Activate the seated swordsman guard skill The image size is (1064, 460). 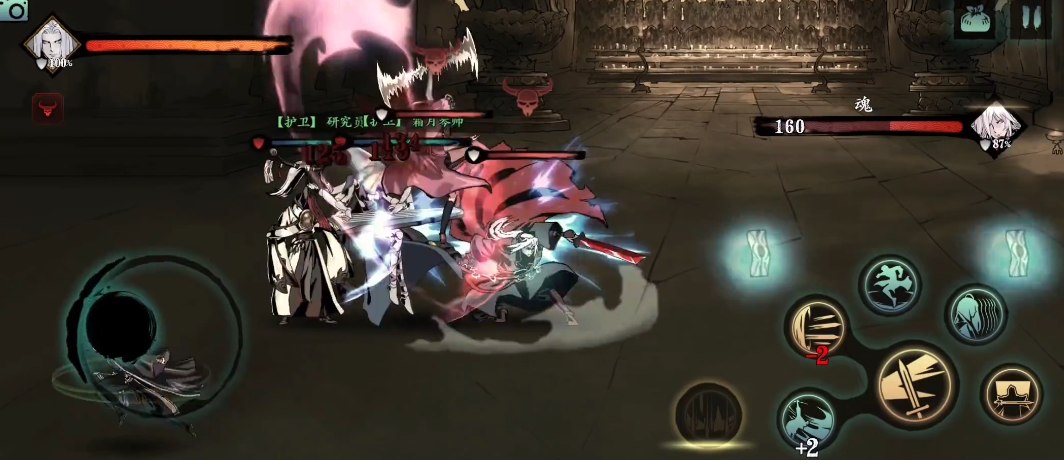point(1011,395)
